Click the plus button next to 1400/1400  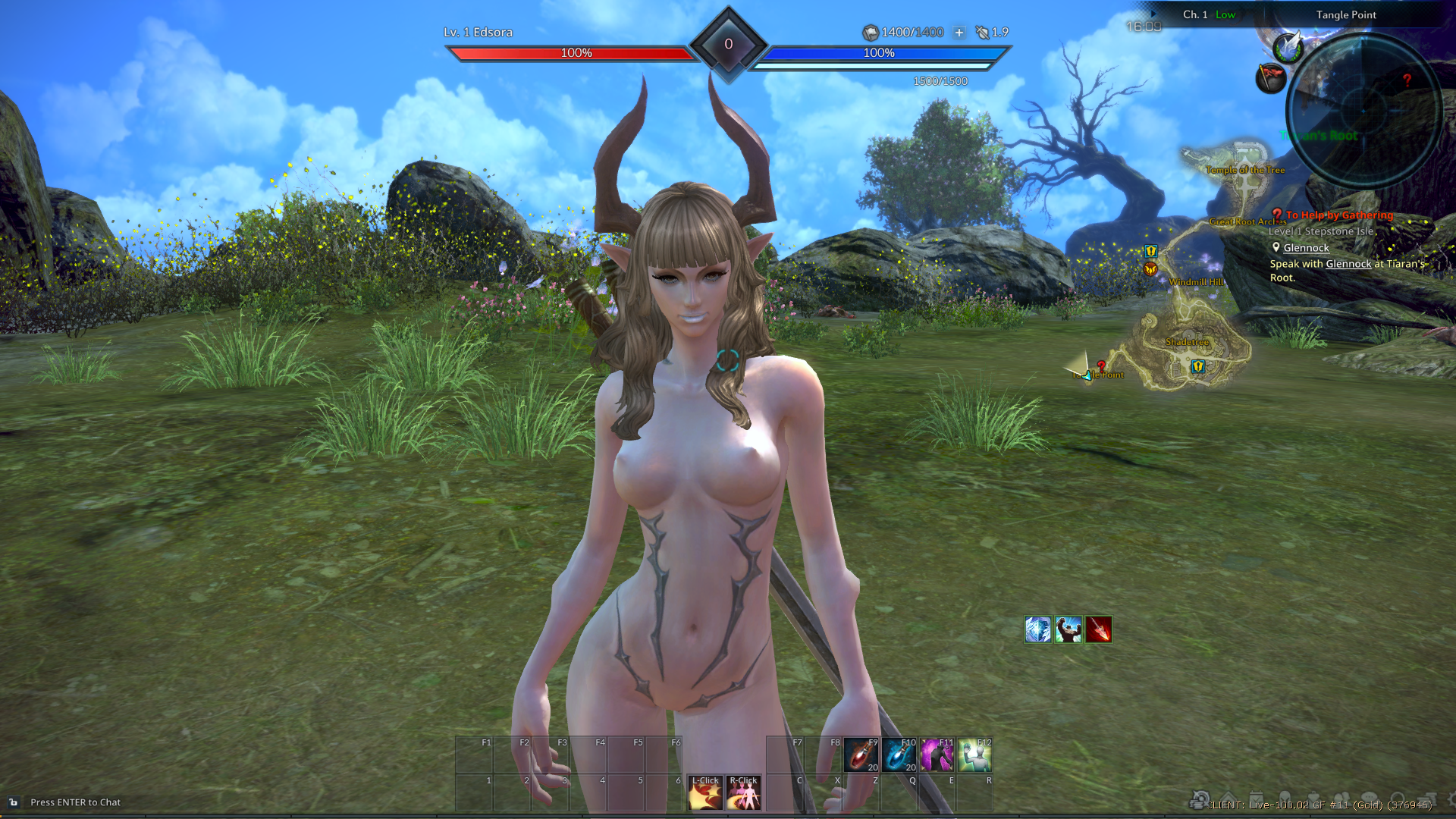pos(959,33)
